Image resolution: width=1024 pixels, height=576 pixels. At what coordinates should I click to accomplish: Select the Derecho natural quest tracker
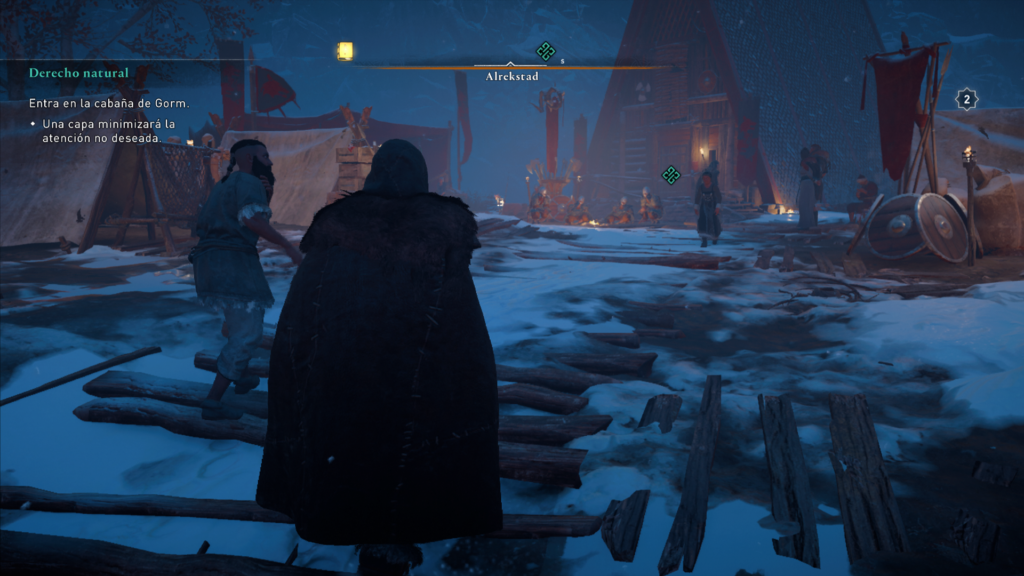click(78, 73)
